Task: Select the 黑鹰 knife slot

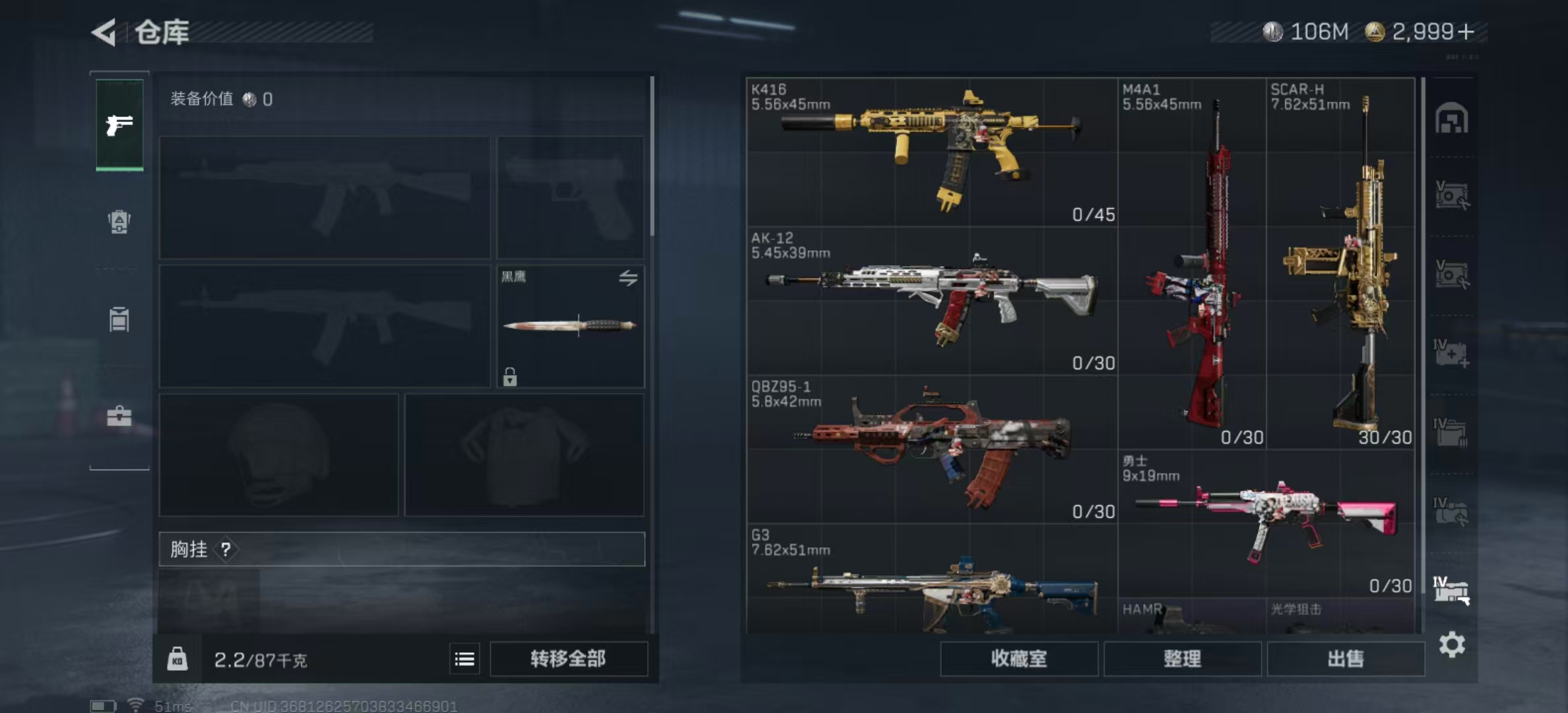Action: point(570,325)
